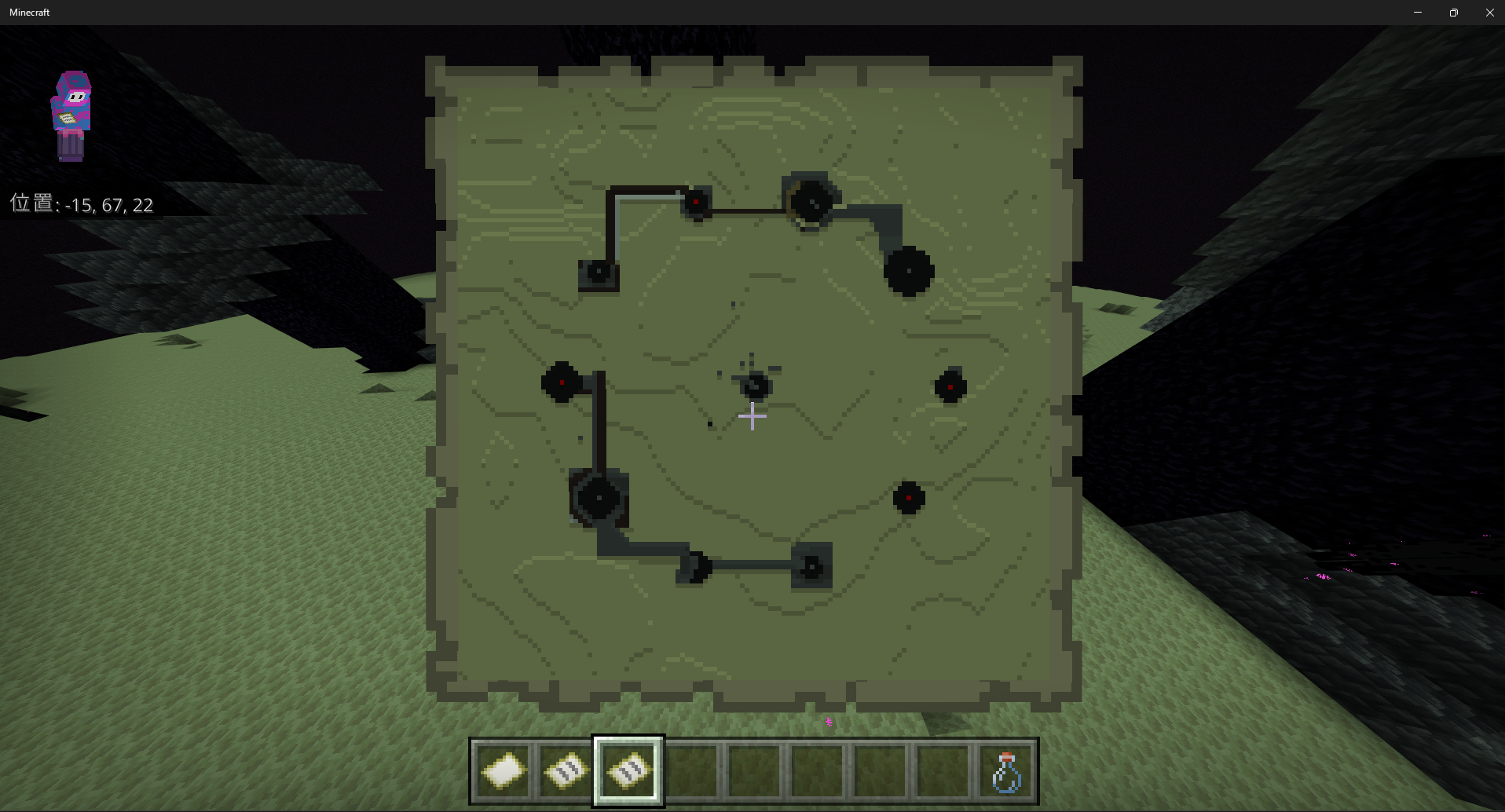Select the fourth empty hotbar slot
Image resolution: width=1505 pixels, height=812 pixels.
coord(691,772)
